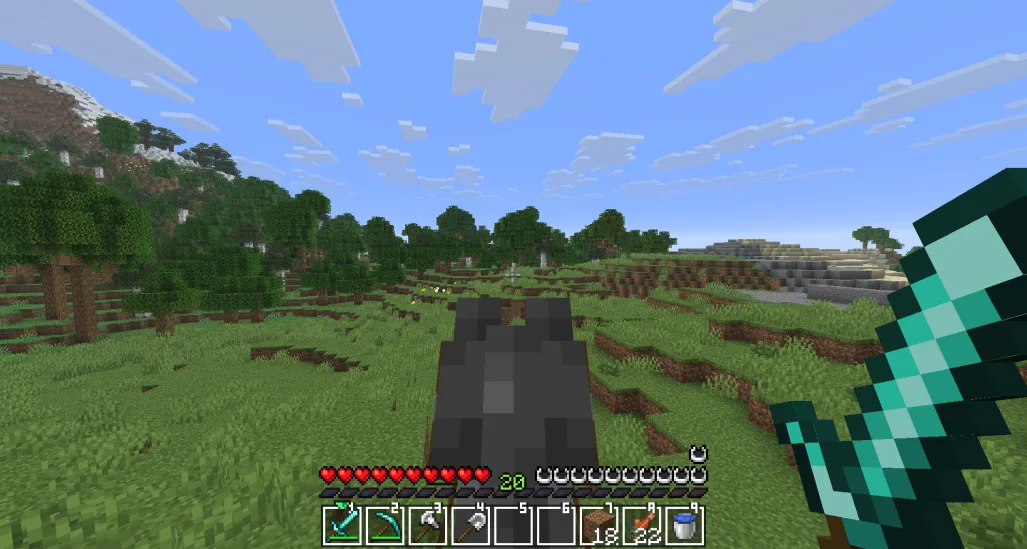Switch to the iron axe slot
1027x549 pixels.
coord(427,524)
